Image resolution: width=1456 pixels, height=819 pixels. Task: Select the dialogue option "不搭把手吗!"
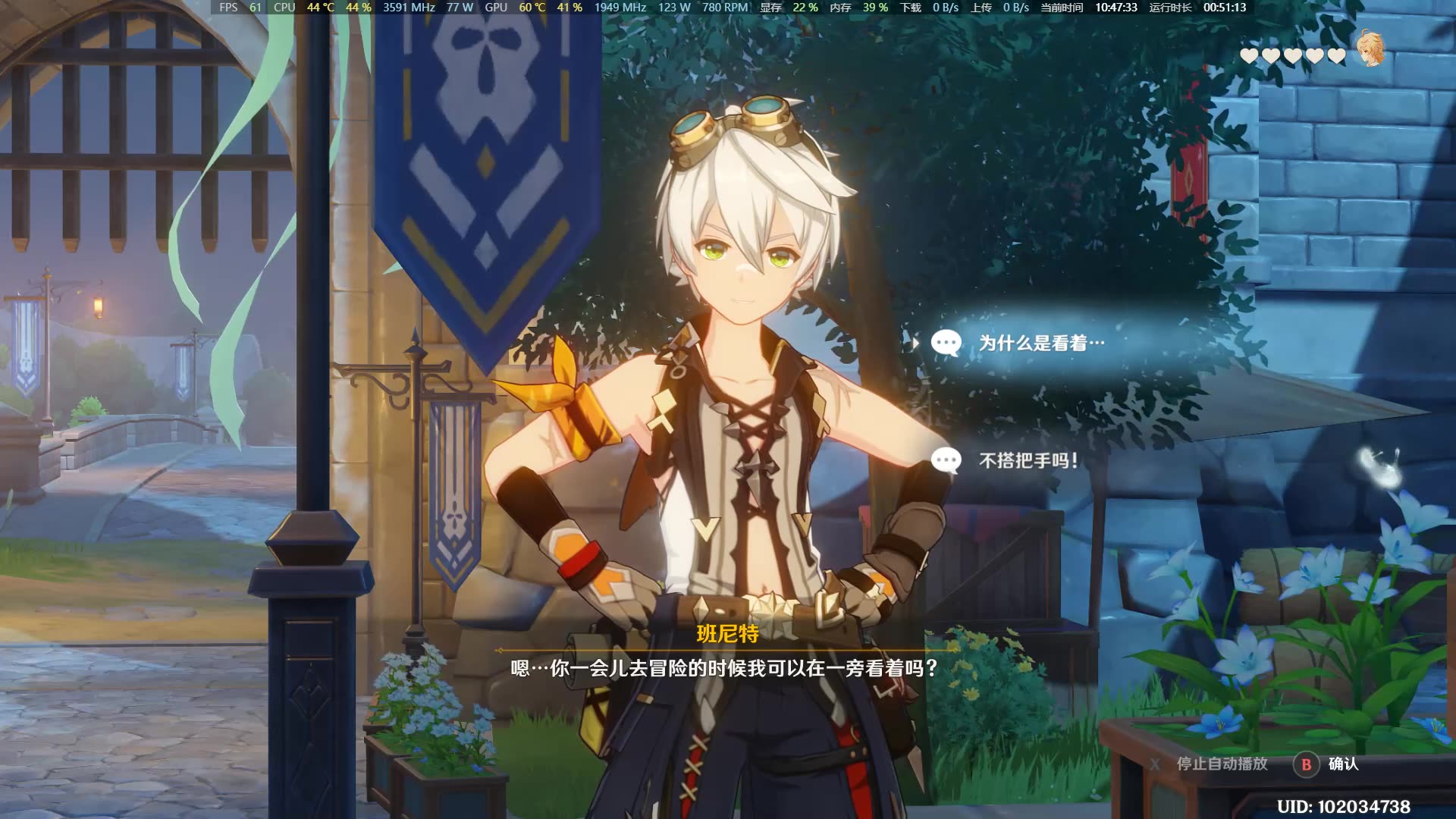pos(1028,460)
